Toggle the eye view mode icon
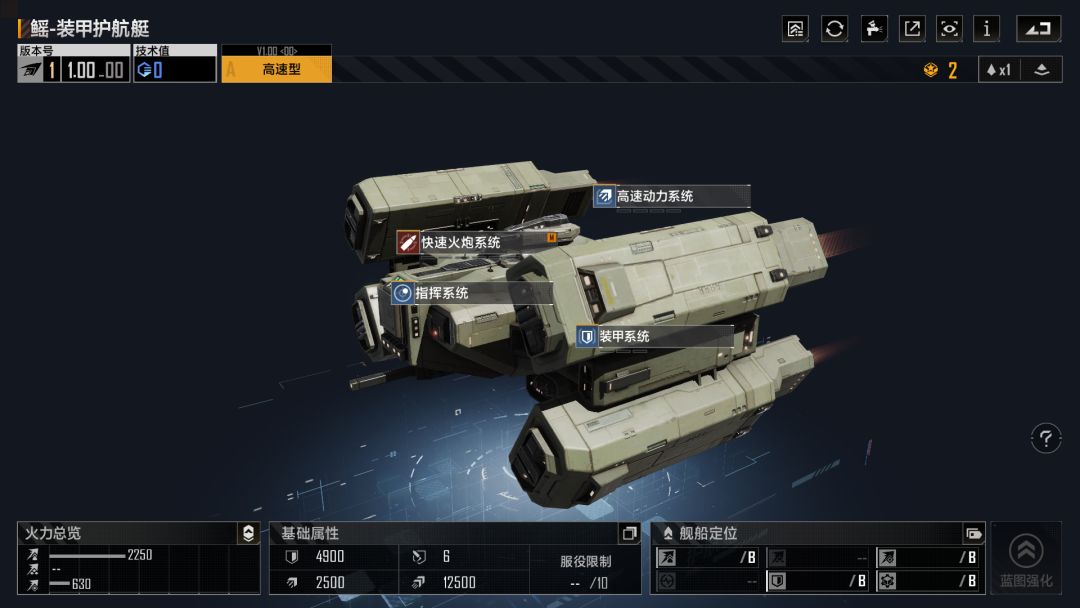Screen dimensions: 1080x608 click(x=949, y=29)
